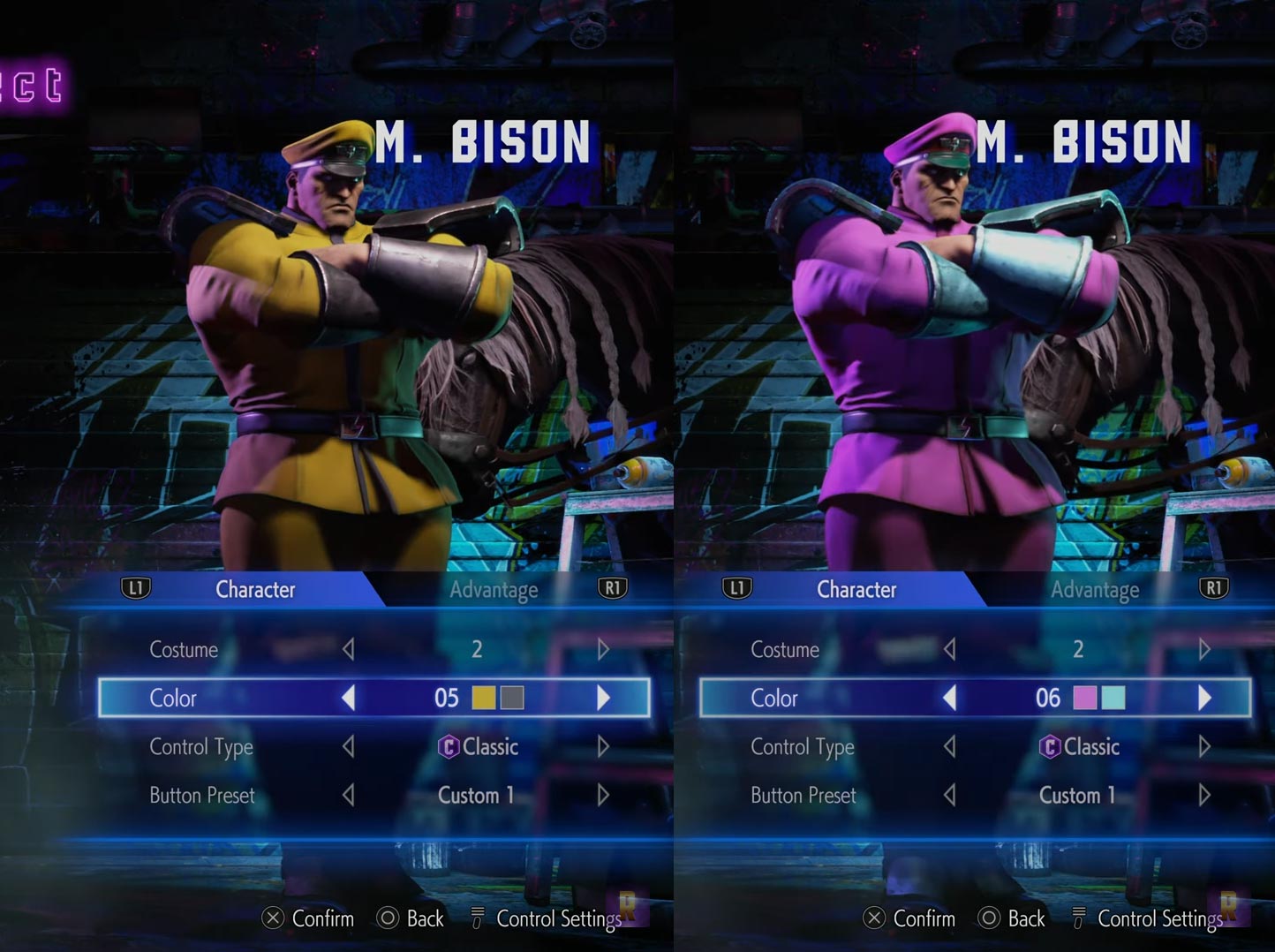Click the left arrow on Costume row
This screenshot has width=1275, height=952.
348,650
